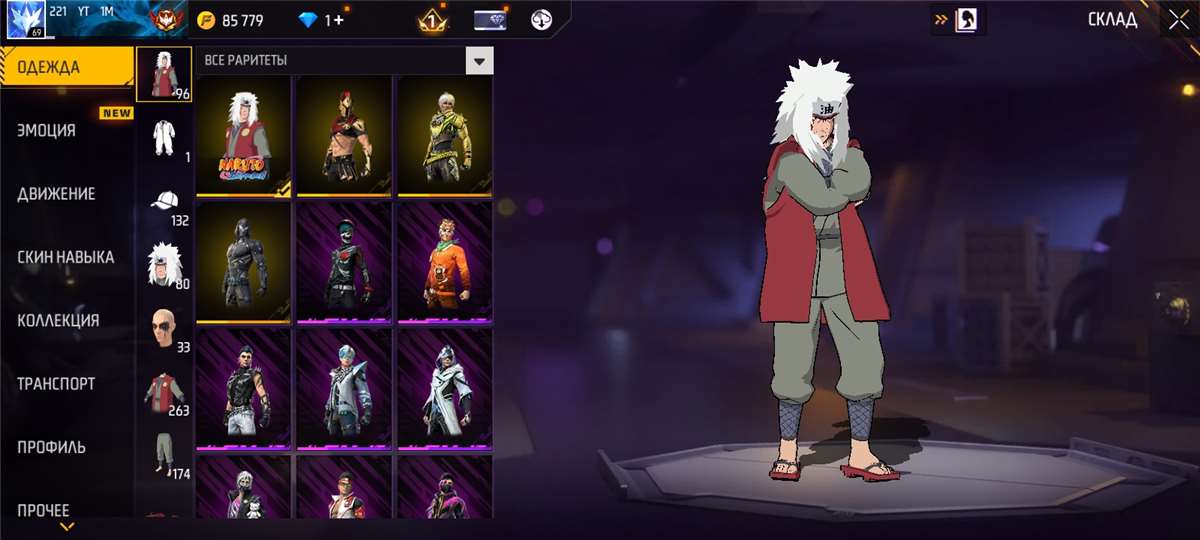This screenshot has width=1200, height=540.
Task: Open the Скин навыка category
Action: 67,257
